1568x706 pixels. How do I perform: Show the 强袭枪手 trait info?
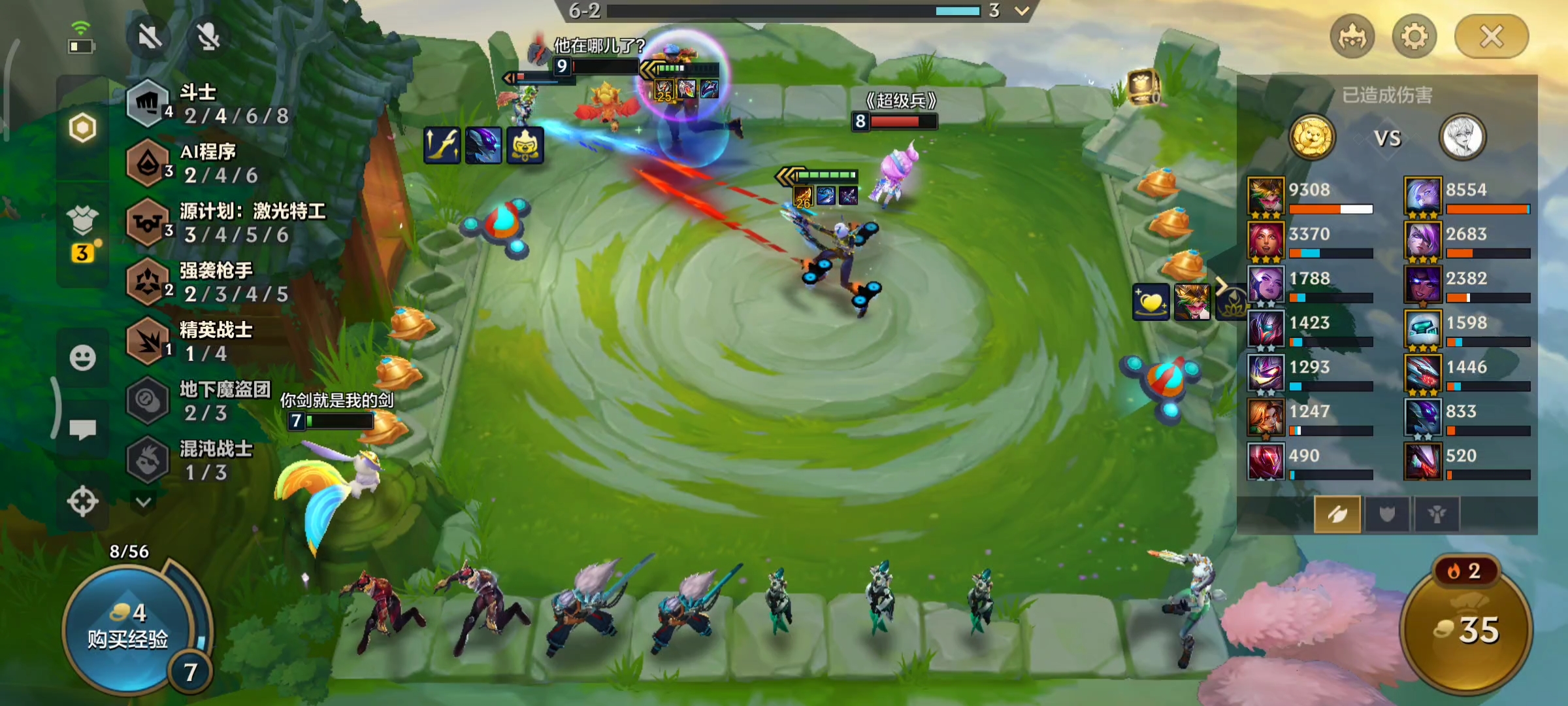click(x=216, y=282)
